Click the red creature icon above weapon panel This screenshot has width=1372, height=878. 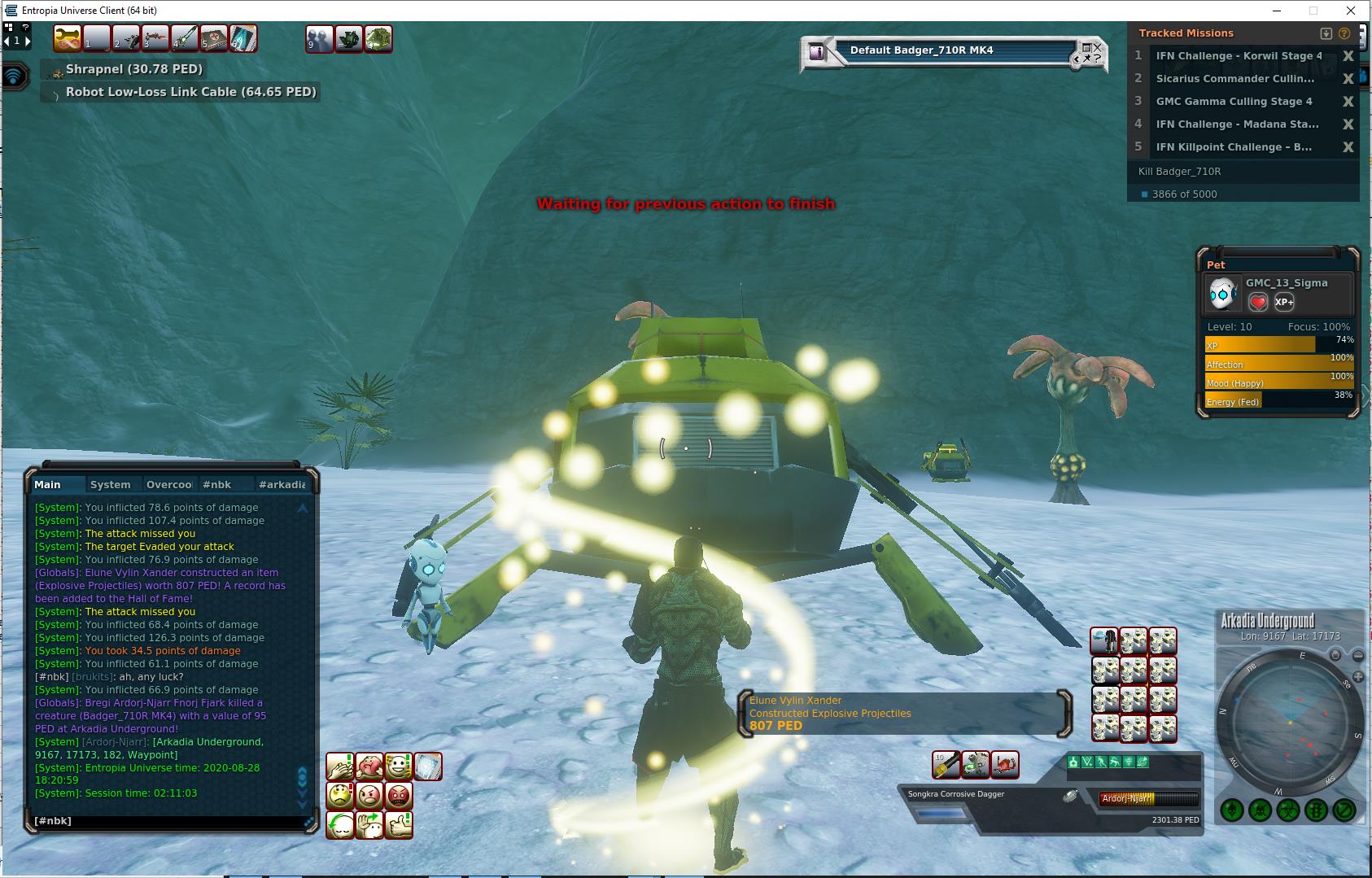click(x=1005, y=764)
